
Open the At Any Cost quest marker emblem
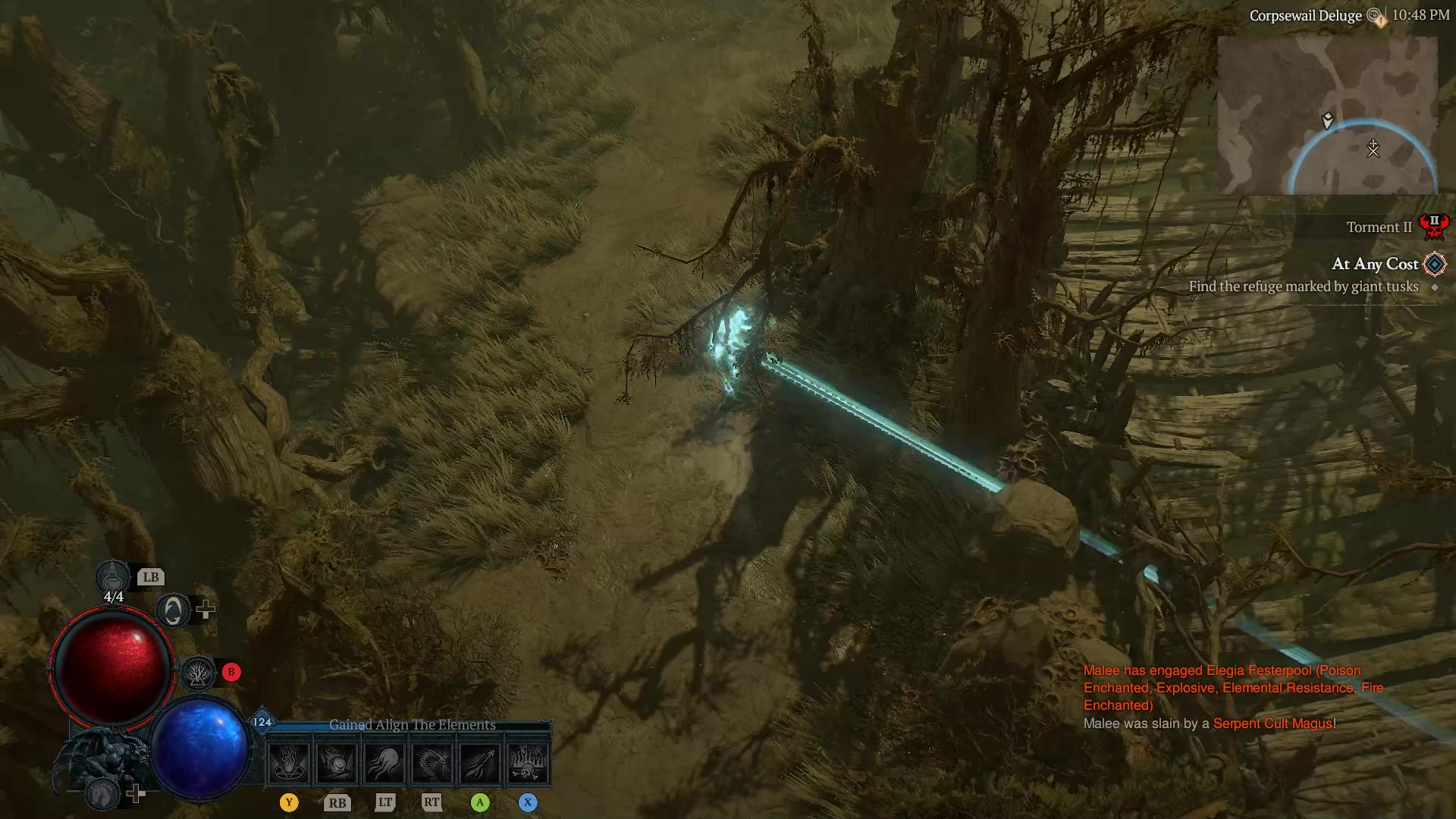[1436, 265]
